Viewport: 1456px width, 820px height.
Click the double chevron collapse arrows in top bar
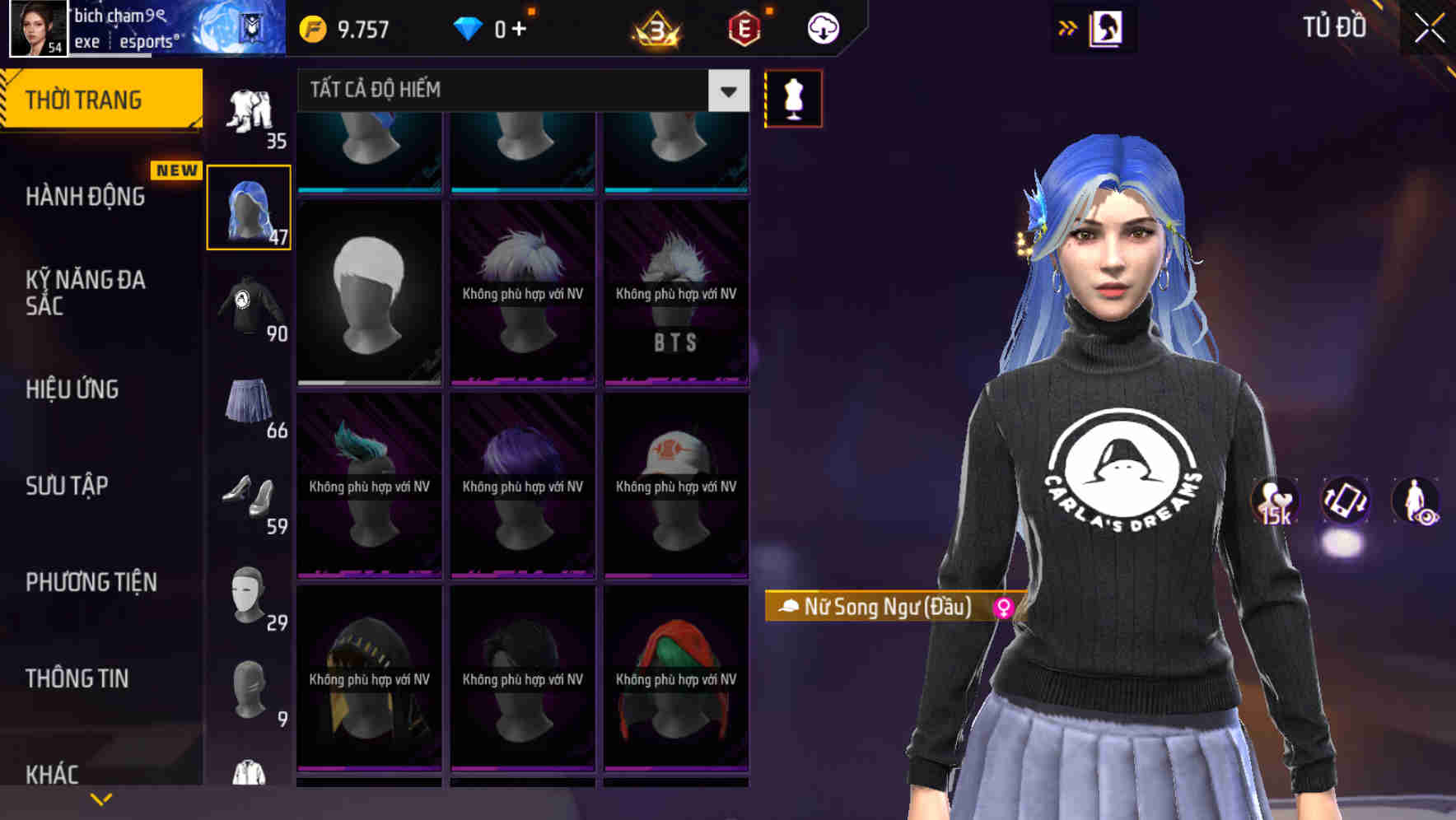click(1067, 26)
